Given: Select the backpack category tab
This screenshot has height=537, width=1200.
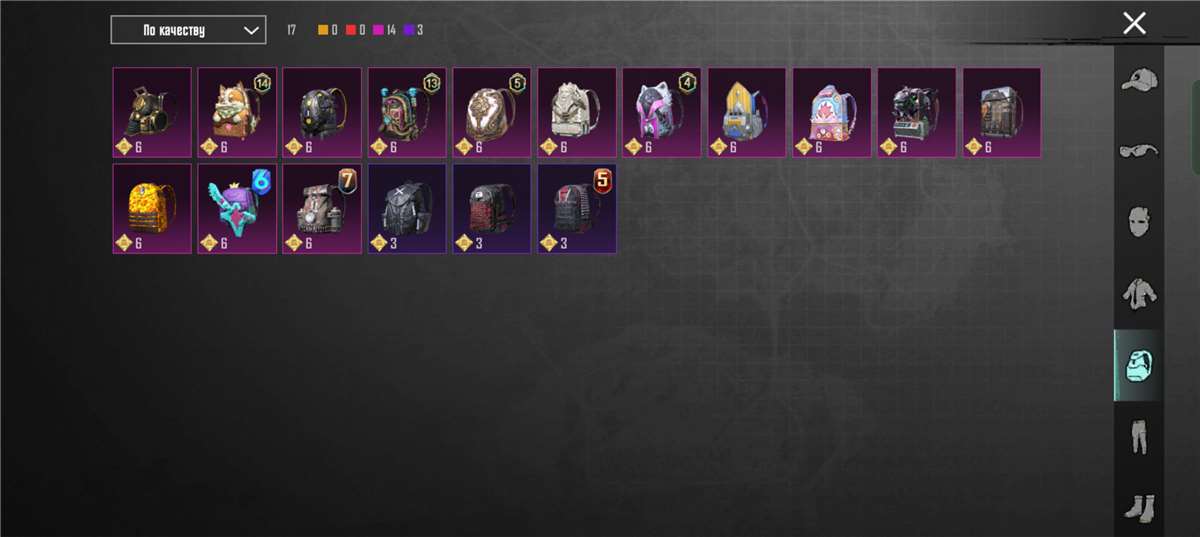Looking at the screenshot, I should 1138,365.
